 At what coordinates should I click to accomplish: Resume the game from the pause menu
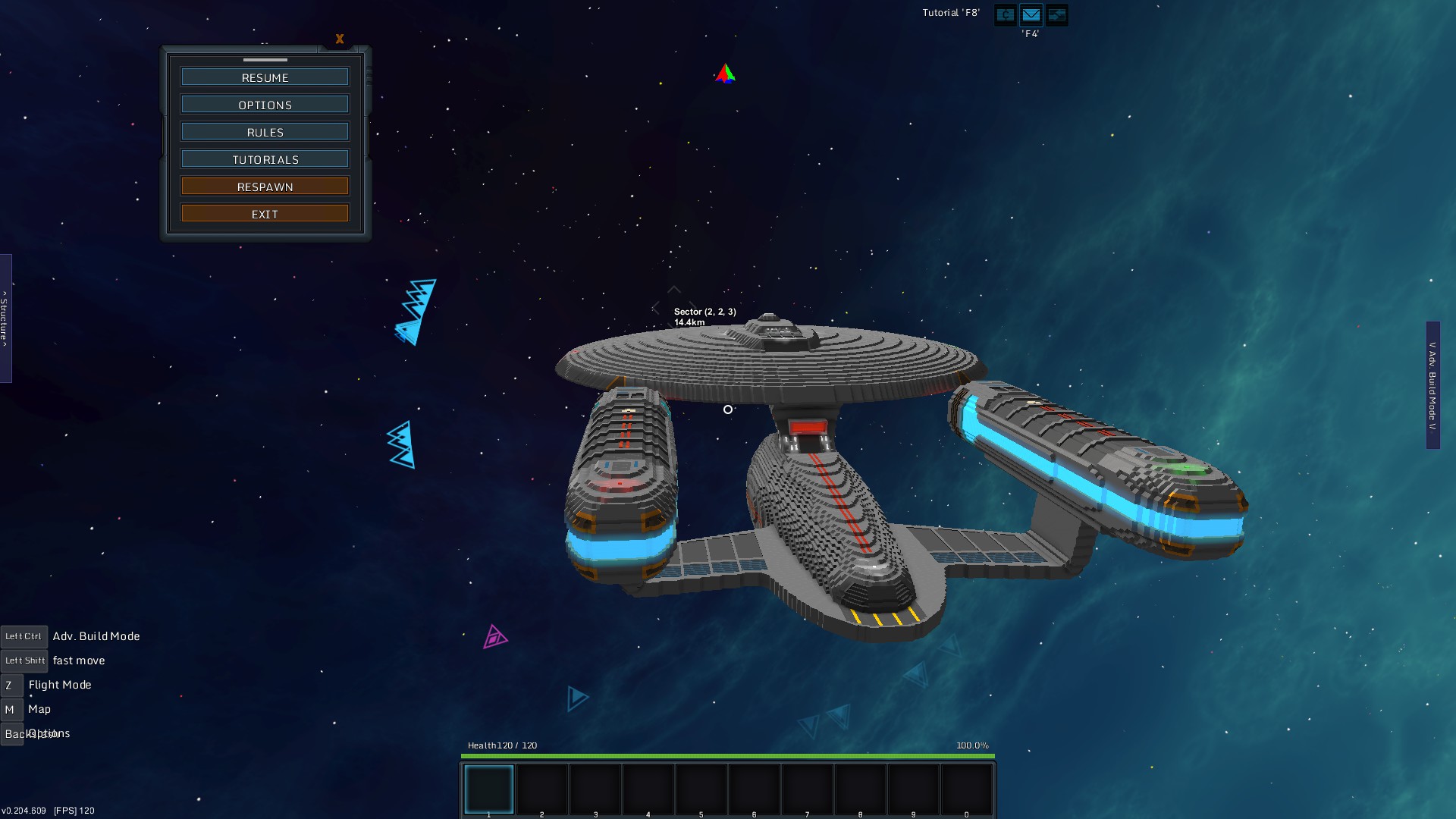pos(265,77)
